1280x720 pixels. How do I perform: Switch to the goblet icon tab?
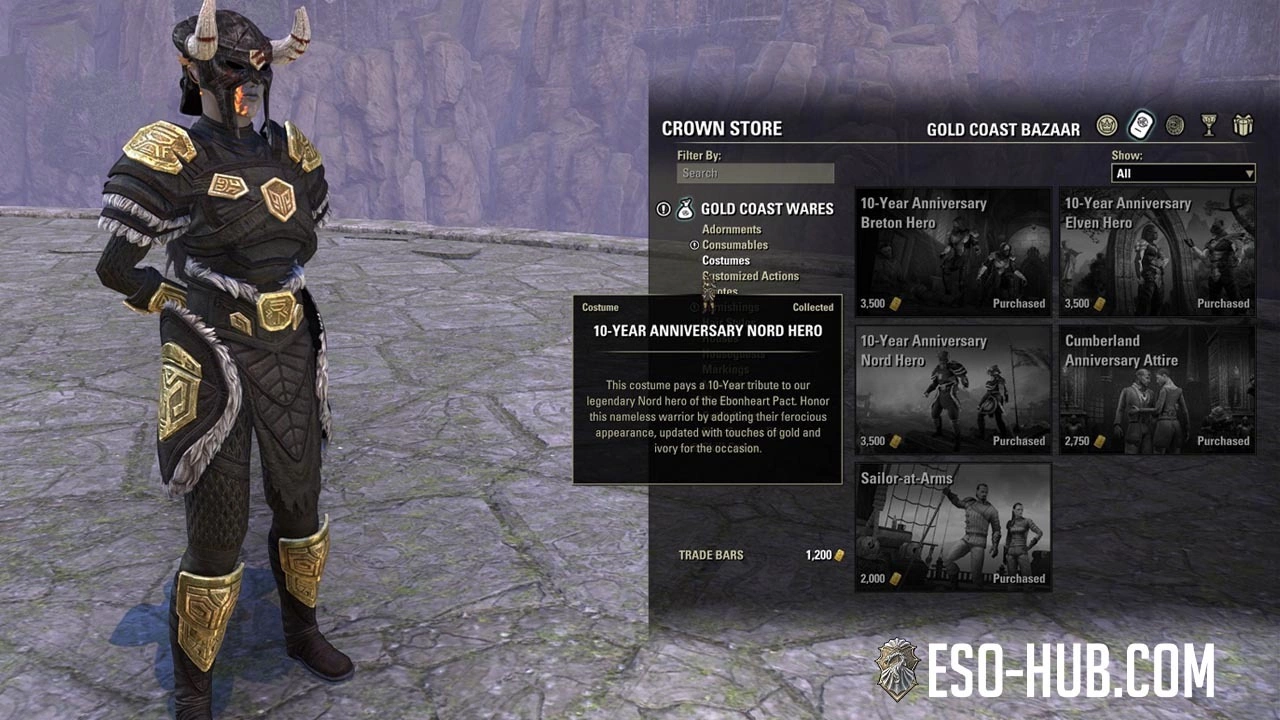tap(1209, 126)
